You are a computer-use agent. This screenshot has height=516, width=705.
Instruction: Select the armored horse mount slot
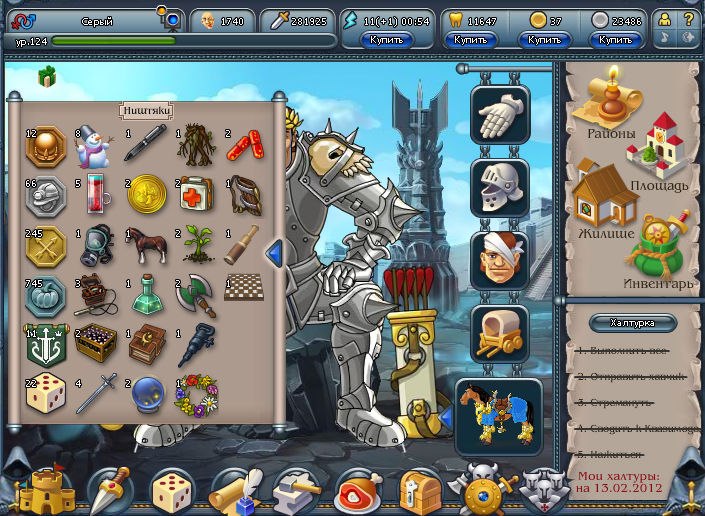coord(499,413)
